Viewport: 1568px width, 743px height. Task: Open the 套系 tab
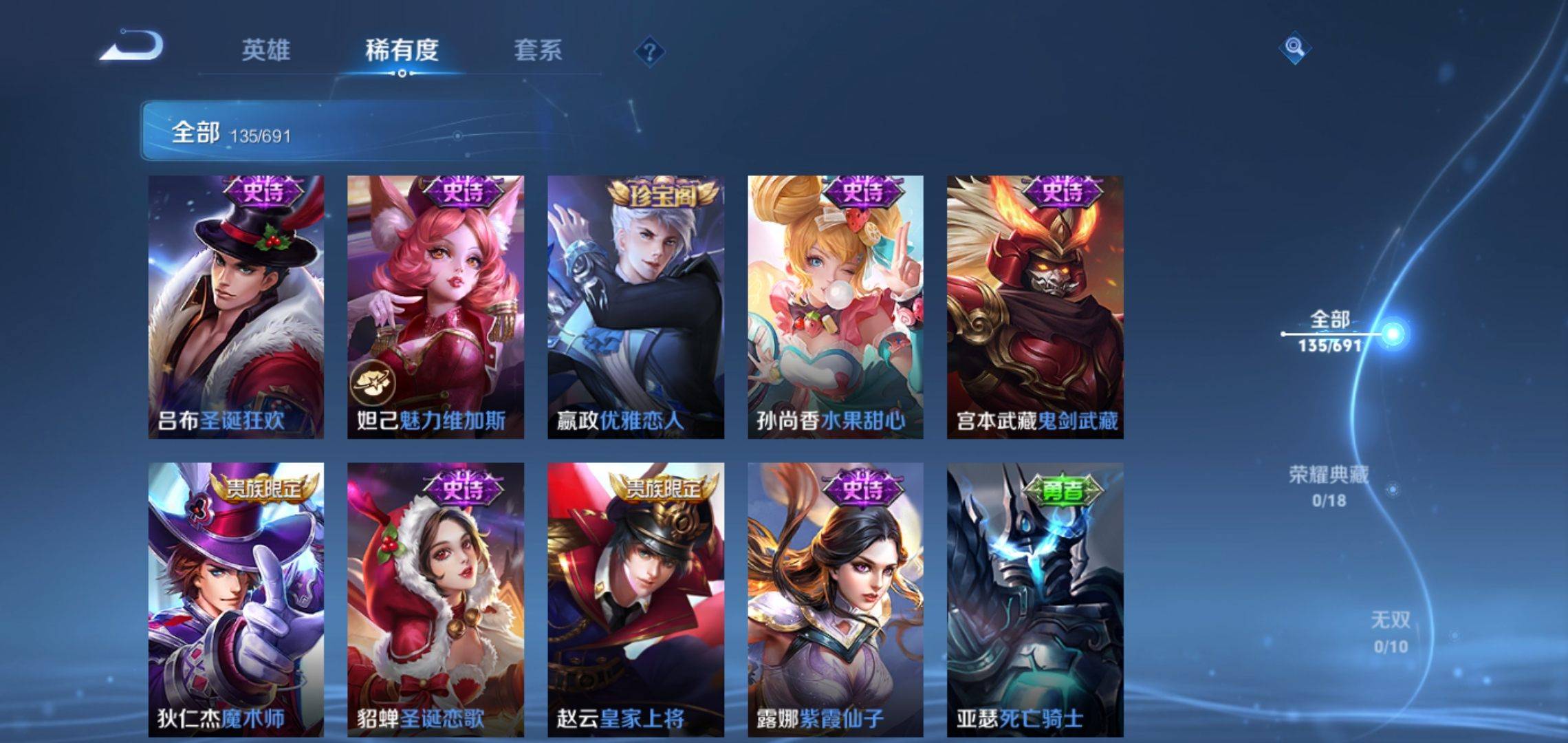pyautogui.click(x=538, y=50)
